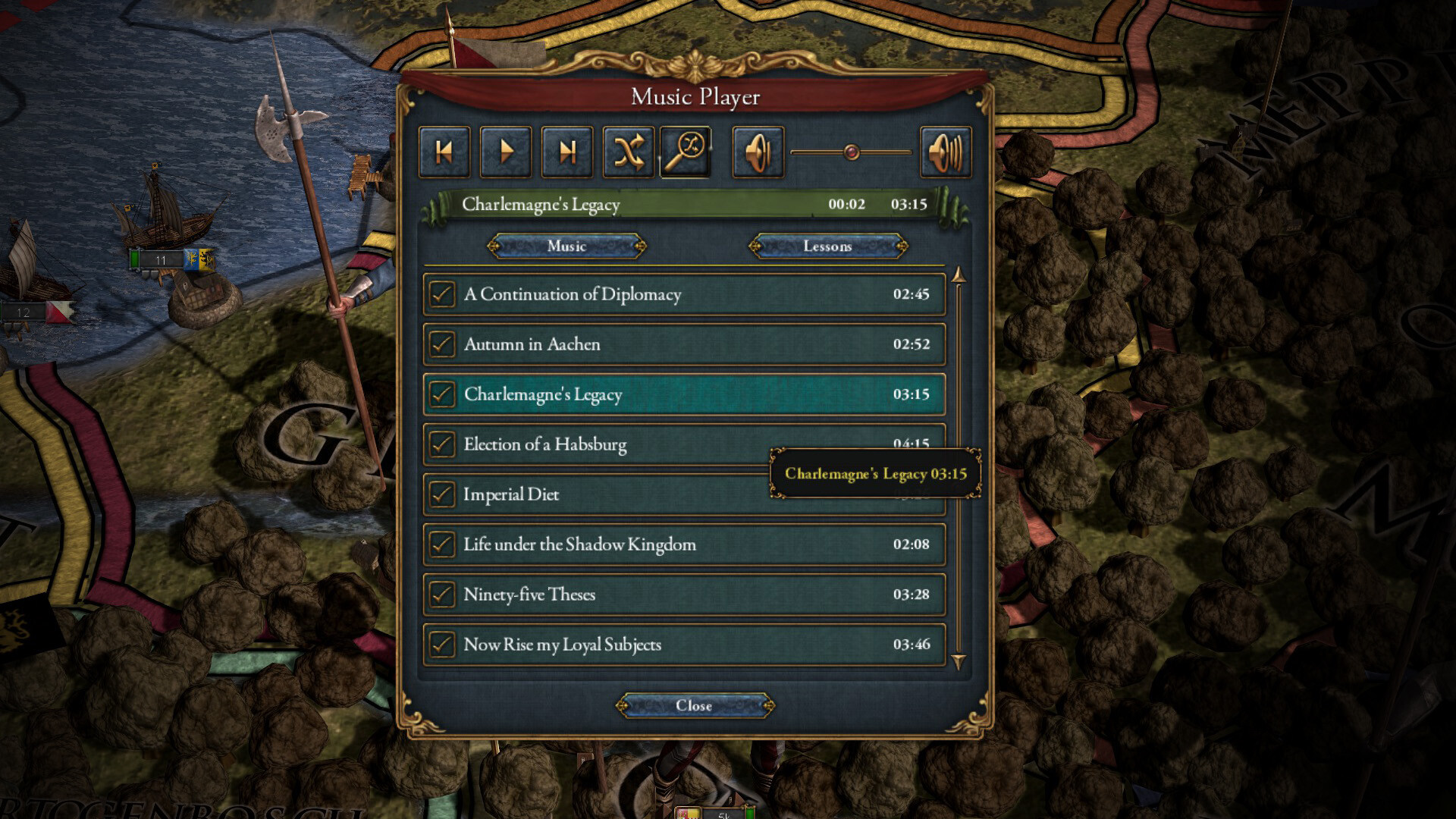Switch to the Lessons tab
This screenshot has height=819, width=1456.
[x=829, y=246]
